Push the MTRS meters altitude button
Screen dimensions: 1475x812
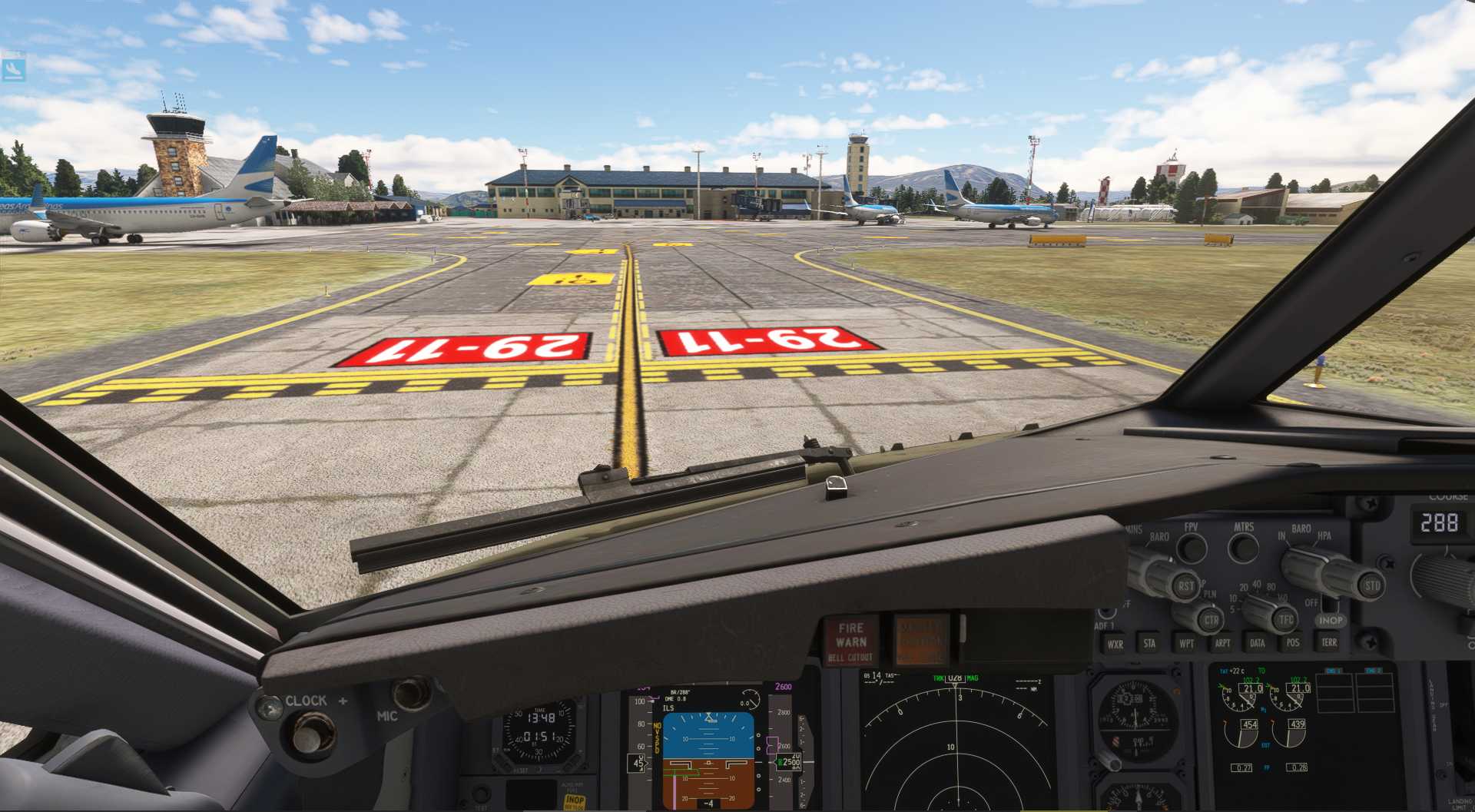[1243, 548]
